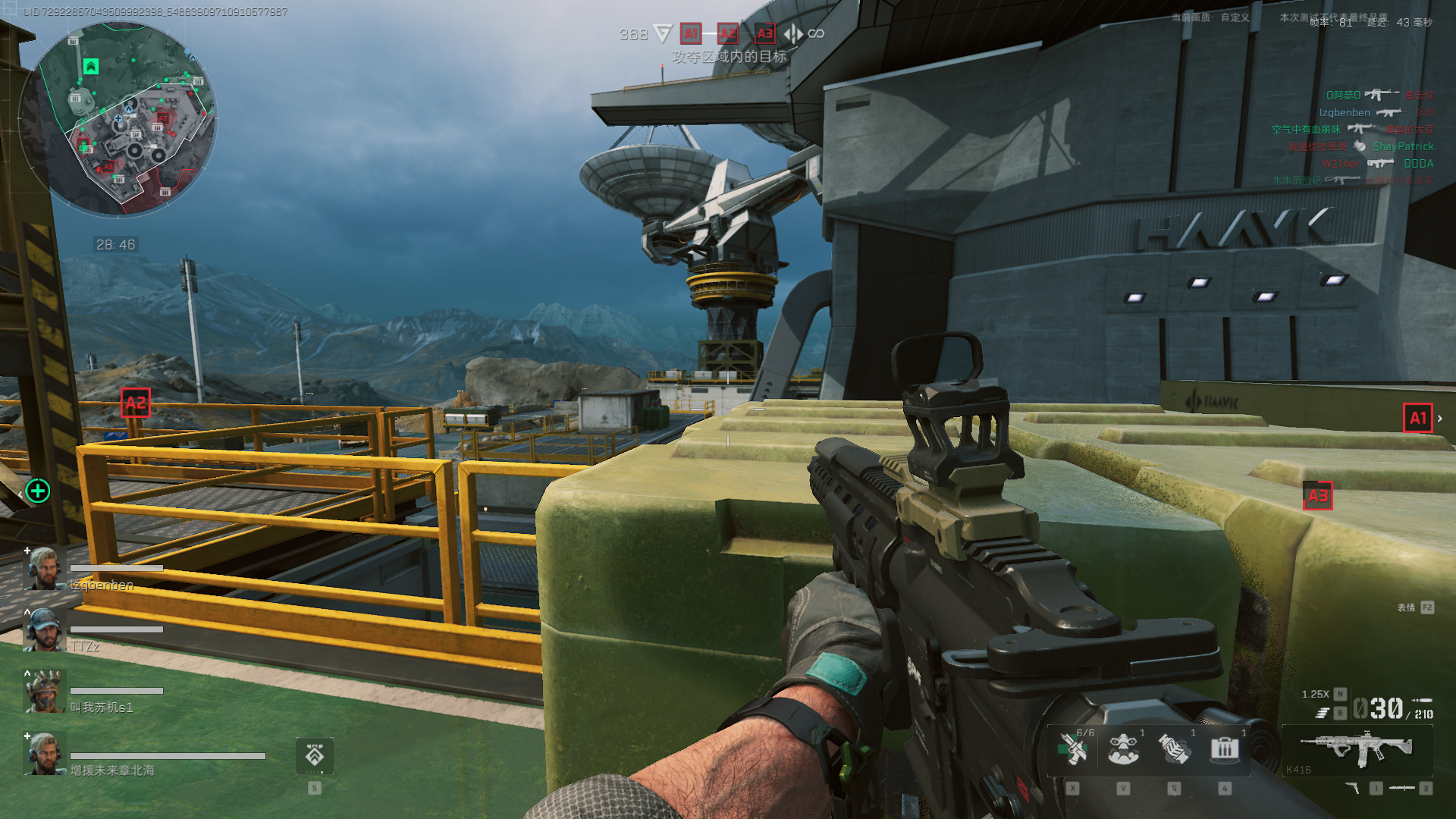Select squadmate TTZz's portrait
Viewport: 1456px width, 819px height.
pyautogui.click(x=45, y=629)
